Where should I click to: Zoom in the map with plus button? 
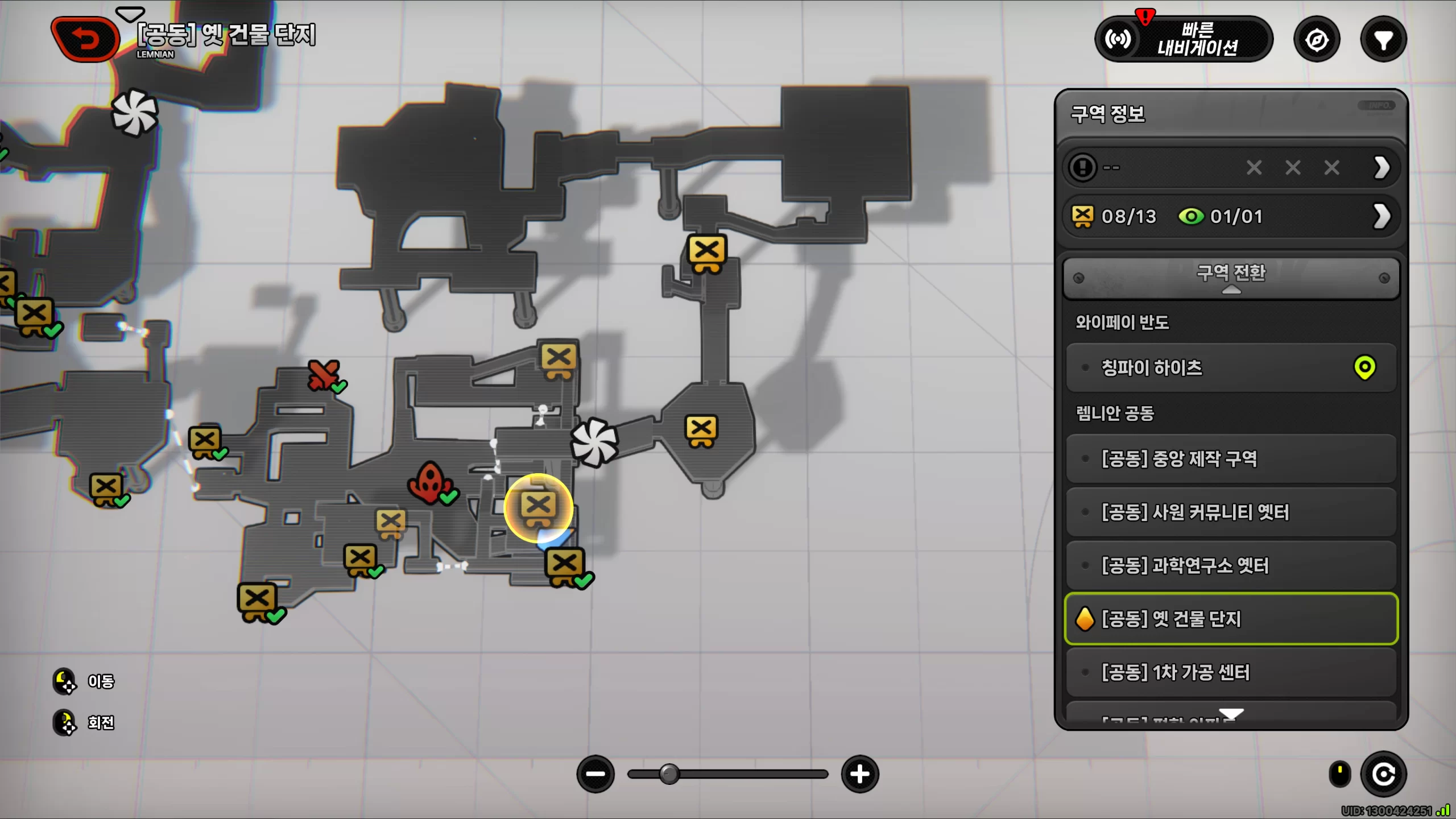(859, 774)
